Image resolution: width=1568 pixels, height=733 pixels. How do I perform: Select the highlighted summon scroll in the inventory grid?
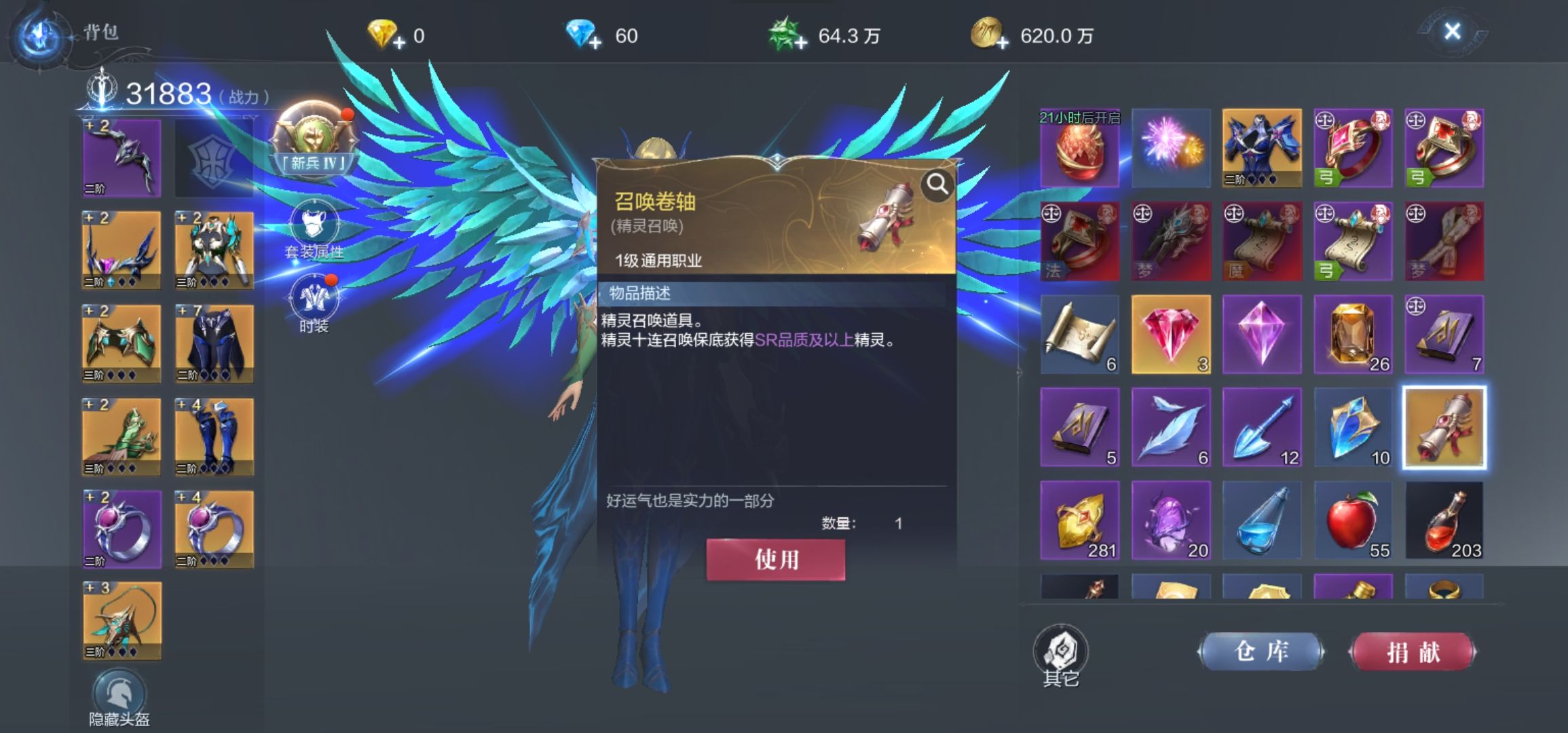coord(1446,426)
